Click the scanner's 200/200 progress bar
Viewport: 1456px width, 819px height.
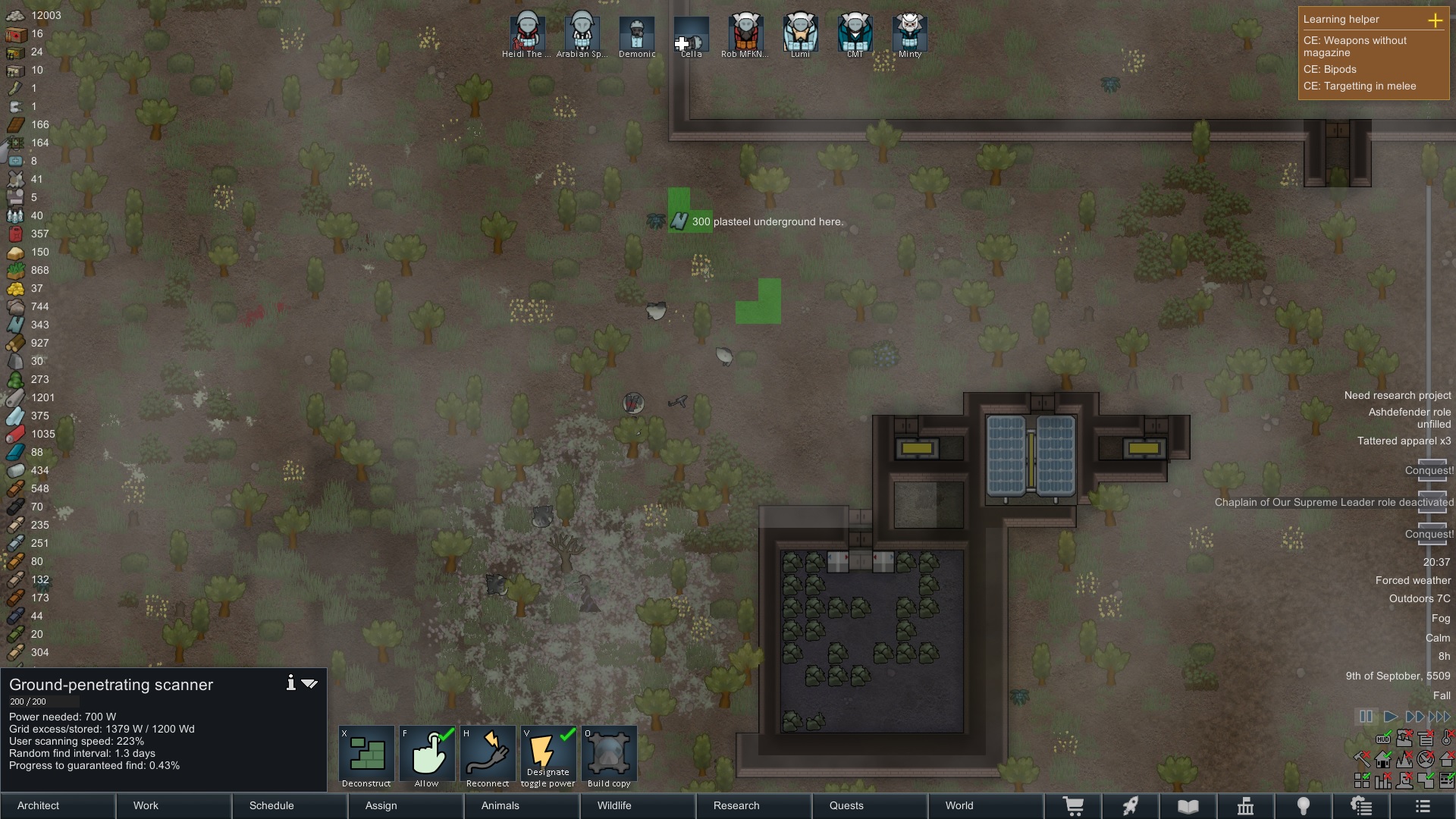pos(43,701)
